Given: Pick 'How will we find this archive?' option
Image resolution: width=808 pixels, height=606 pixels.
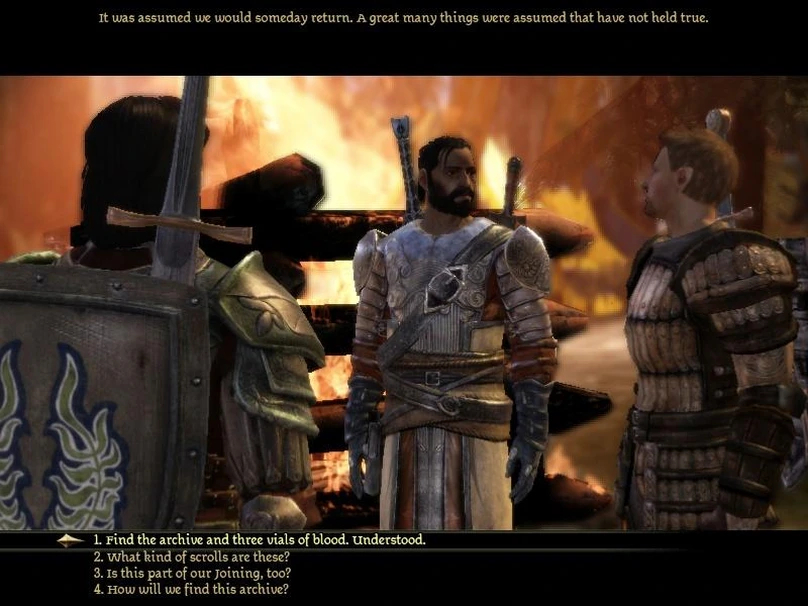Looking at the screenshot, I should (192, 590).
